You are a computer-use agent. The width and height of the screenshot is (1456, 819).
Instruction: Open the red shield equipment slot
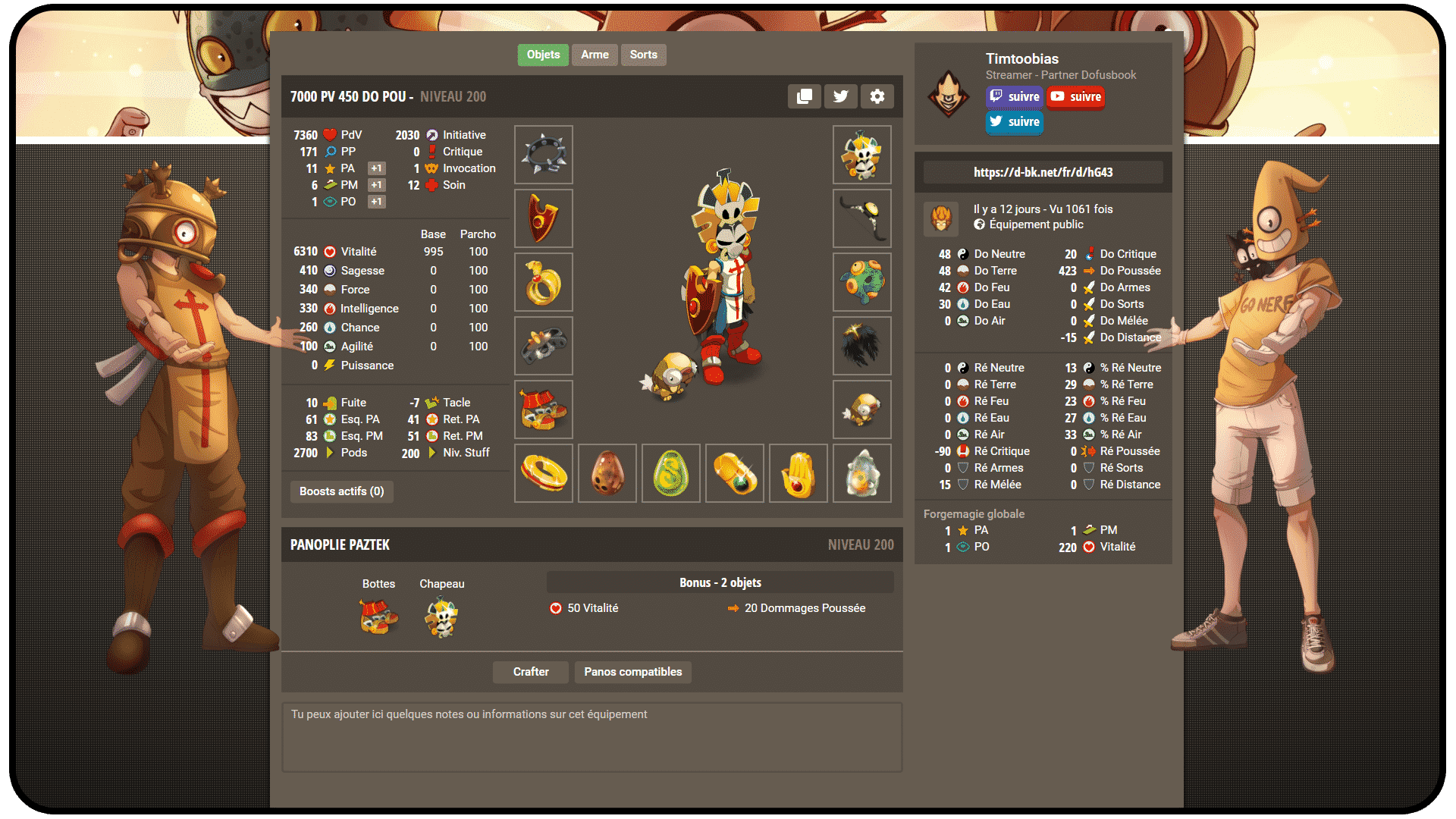[x=543, y=218]
